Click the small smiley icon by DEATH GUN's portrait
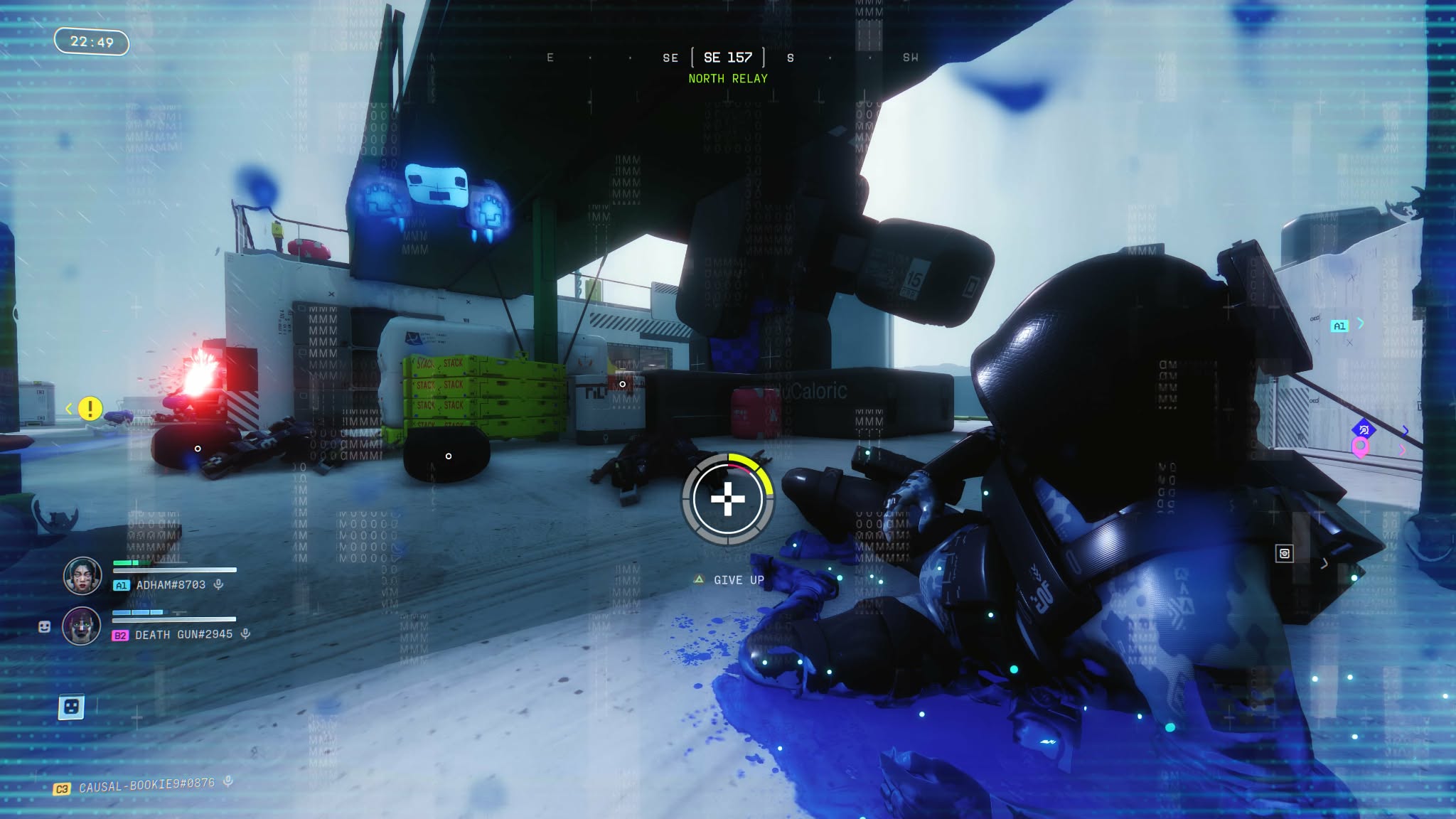This screenshot has height=819, width=1456. 44,626
